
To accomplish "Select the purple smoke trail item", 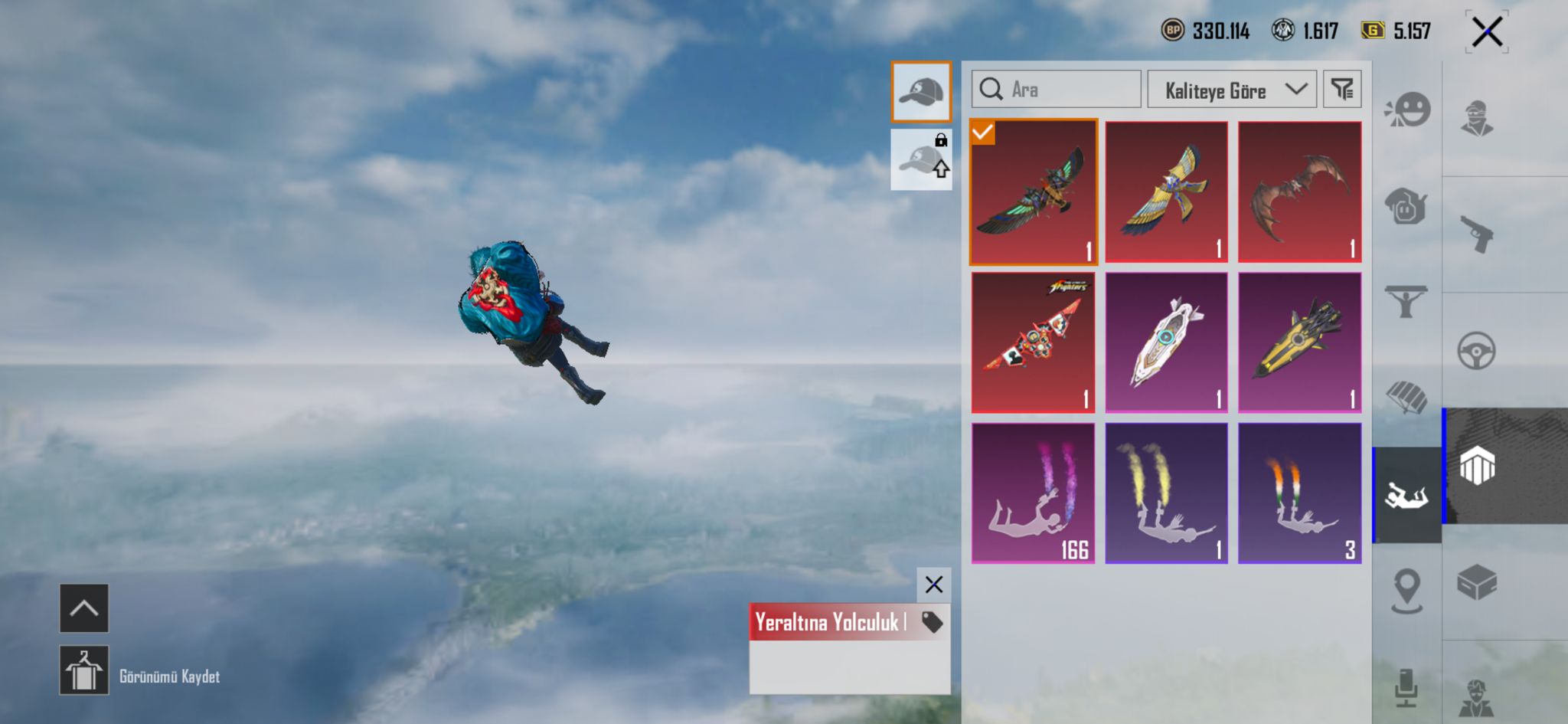I will coord(1034,493).
